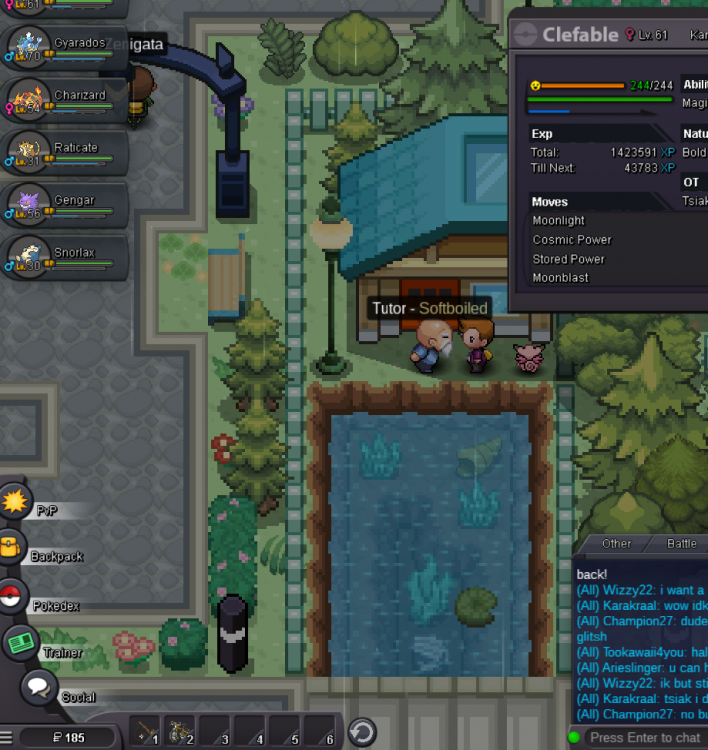Open the Pokedex
This screenshot has height=750, width=708.
12,598
